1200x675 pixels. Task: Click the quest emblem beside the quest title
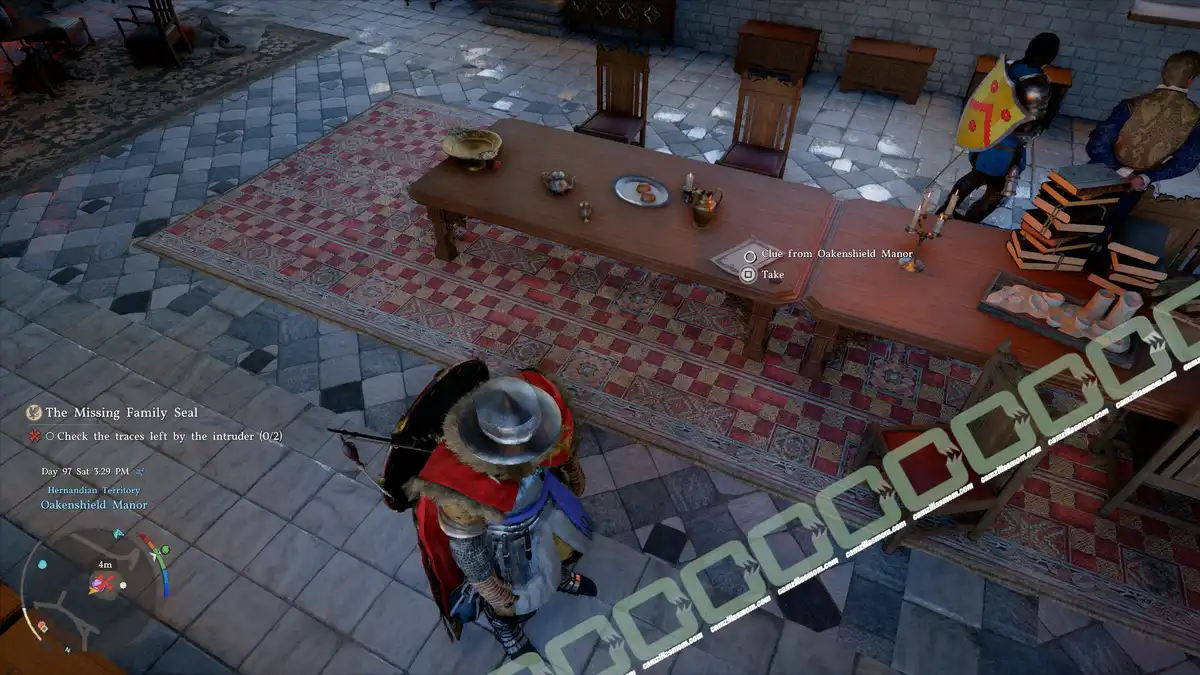(34, 412)
